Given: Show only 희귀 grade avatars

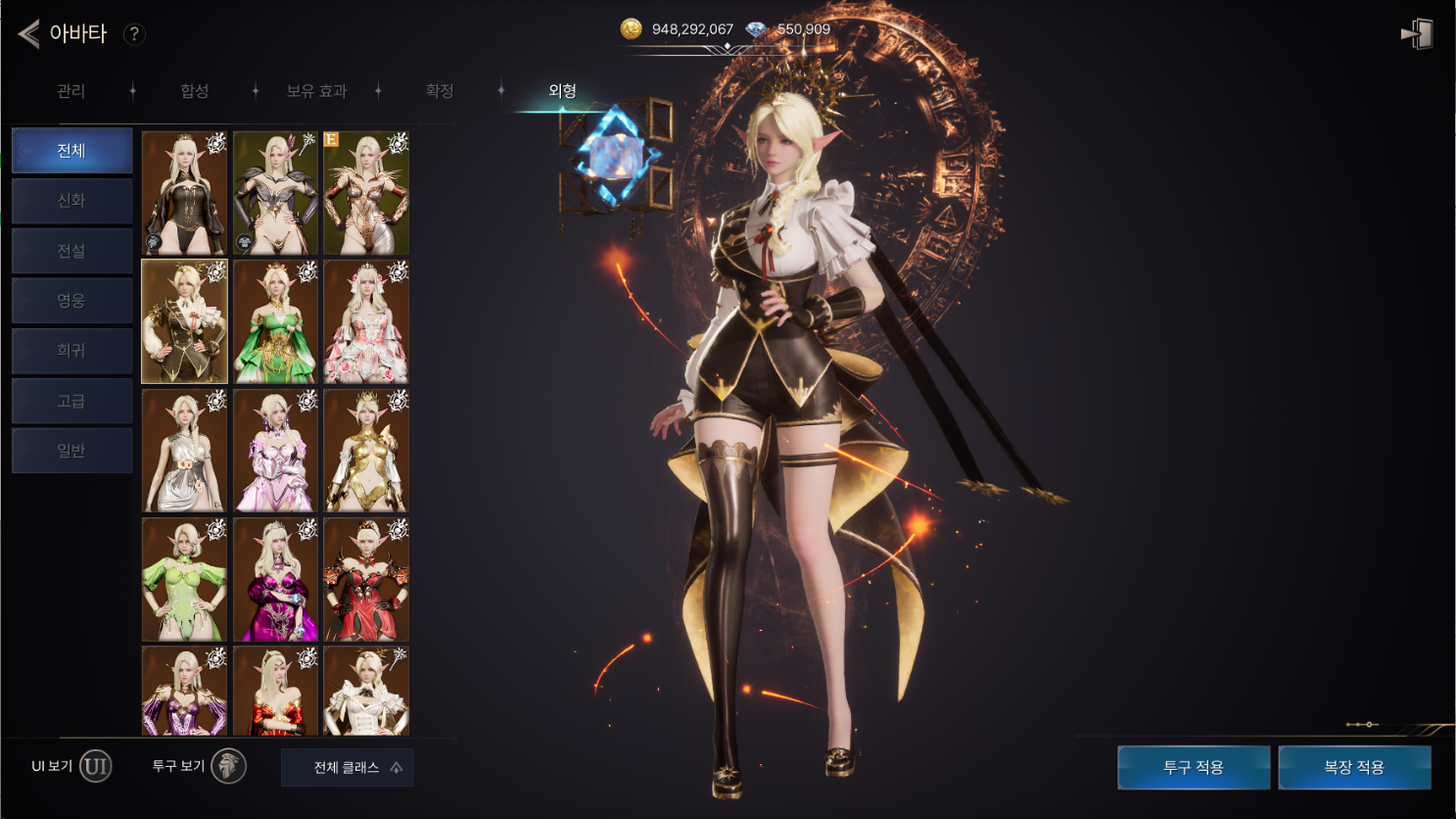Looking at the screenshot, I should point(71,351).
